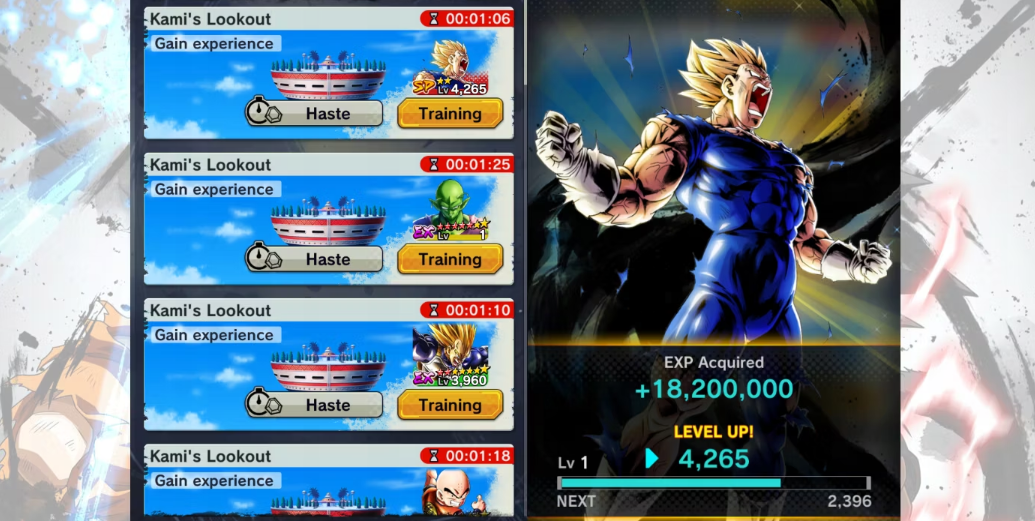
Task: Choose Training beside the Lv 3,960 character
Action: 449,405
